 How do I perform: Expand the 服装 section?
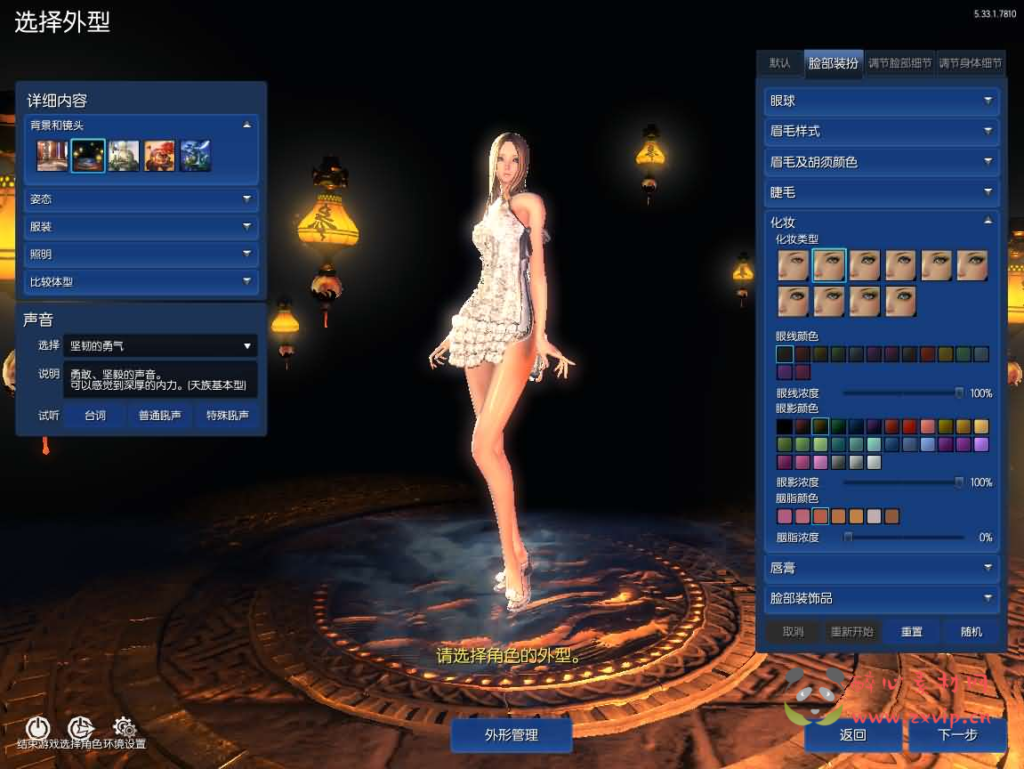click(x=141, y=227)
